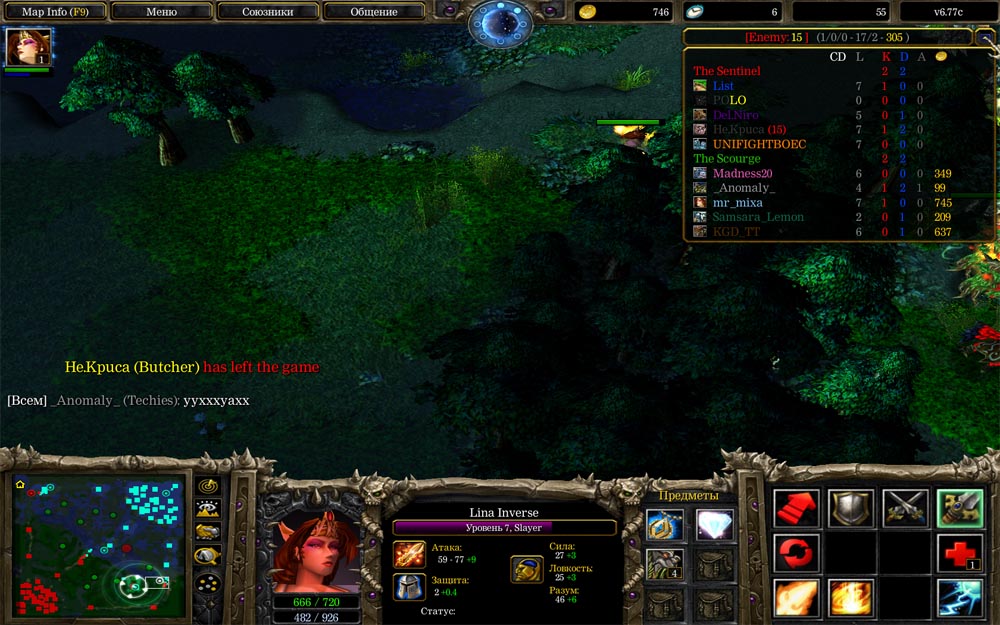This screenshot has height=625, width=1000.
Task: Open the Map Info (F9) panel
Action: pyautogui.click(x=55, y=12)
